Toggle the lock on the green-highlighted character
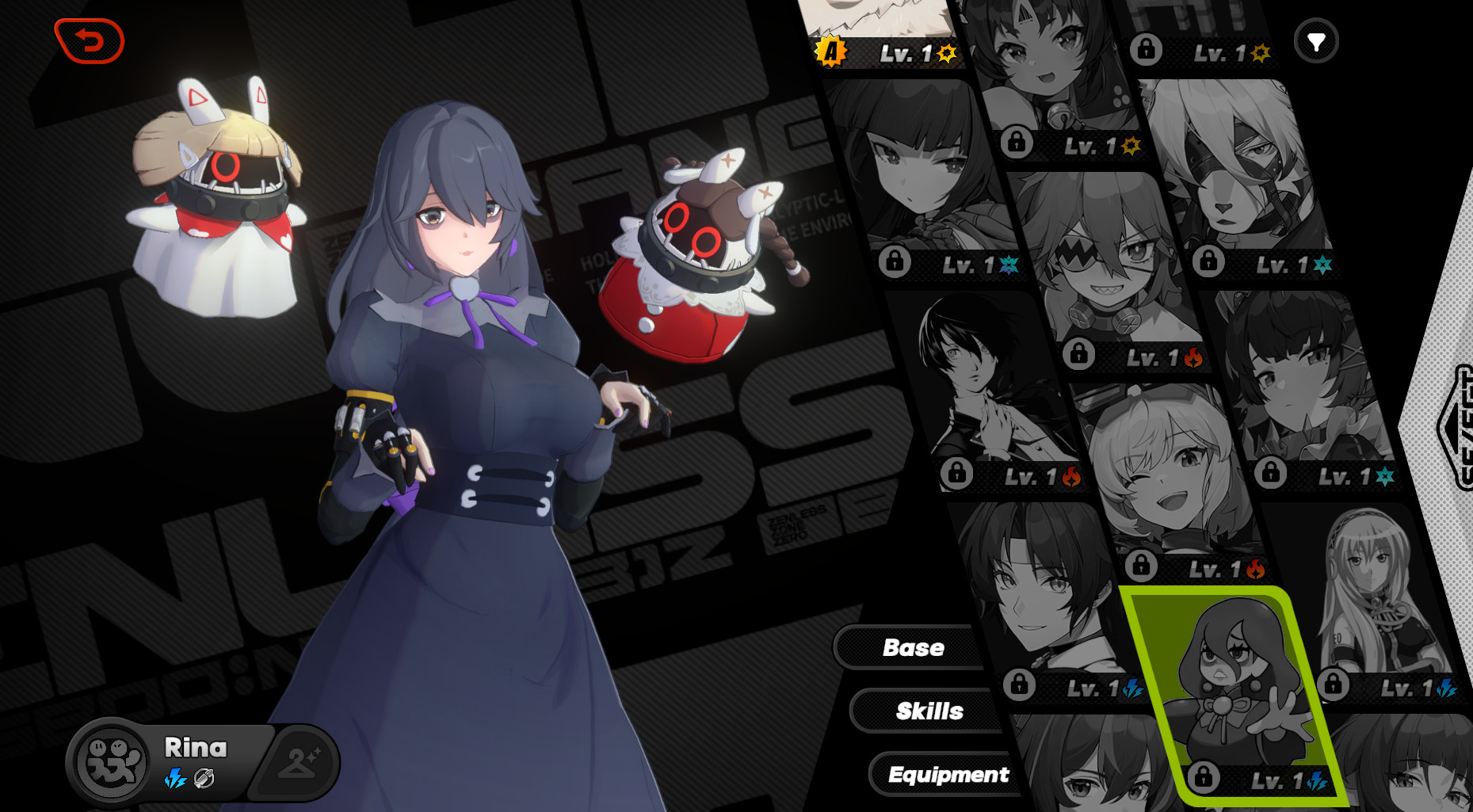This screenshot has height=812, width=1473. click(1202, 778)
